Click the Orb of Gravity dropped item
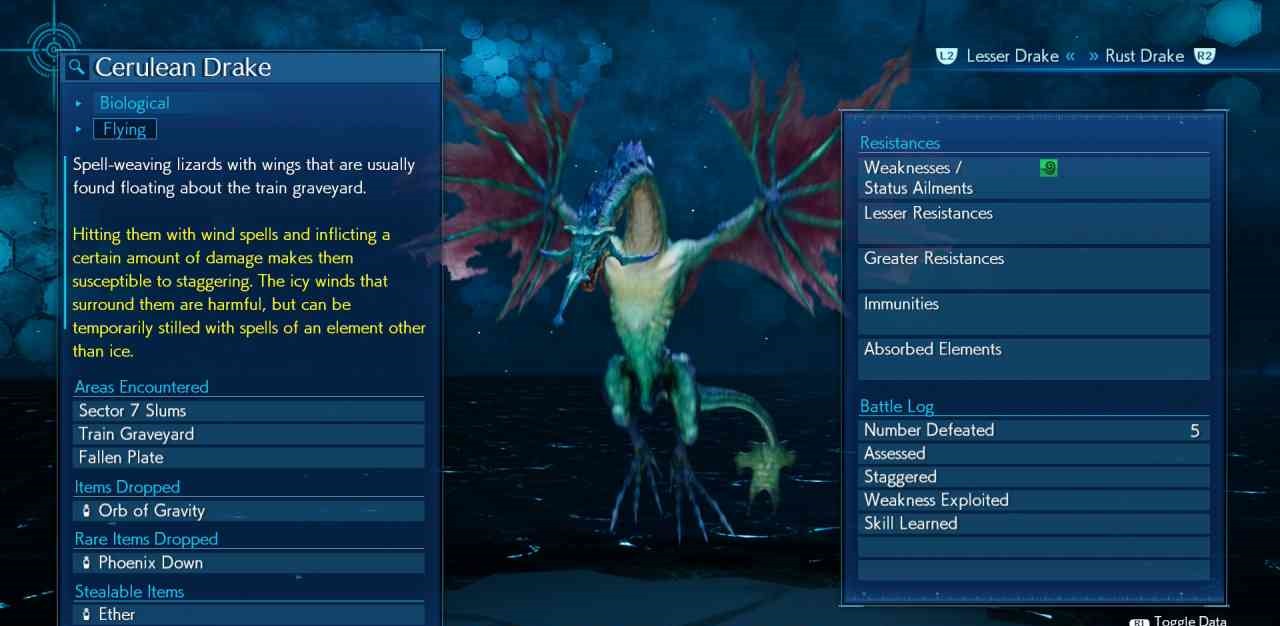The height and width of the screenshot is (626, 1280). pos(249,511)
